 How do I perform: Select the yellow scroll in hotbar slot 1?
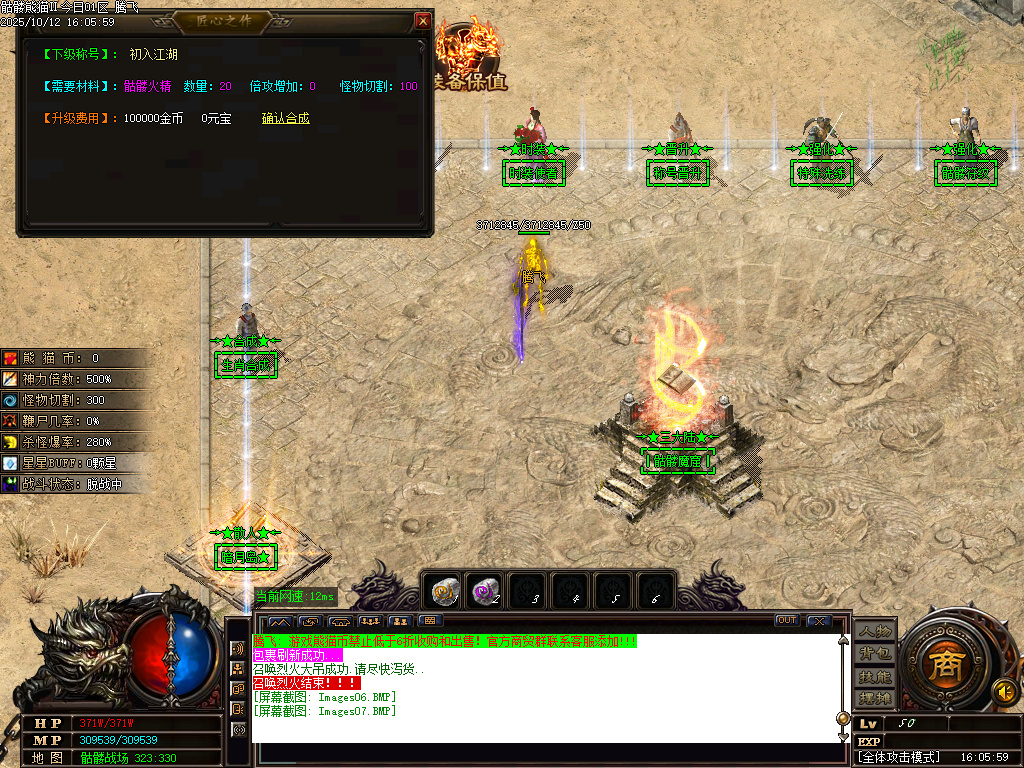(444, 591)
